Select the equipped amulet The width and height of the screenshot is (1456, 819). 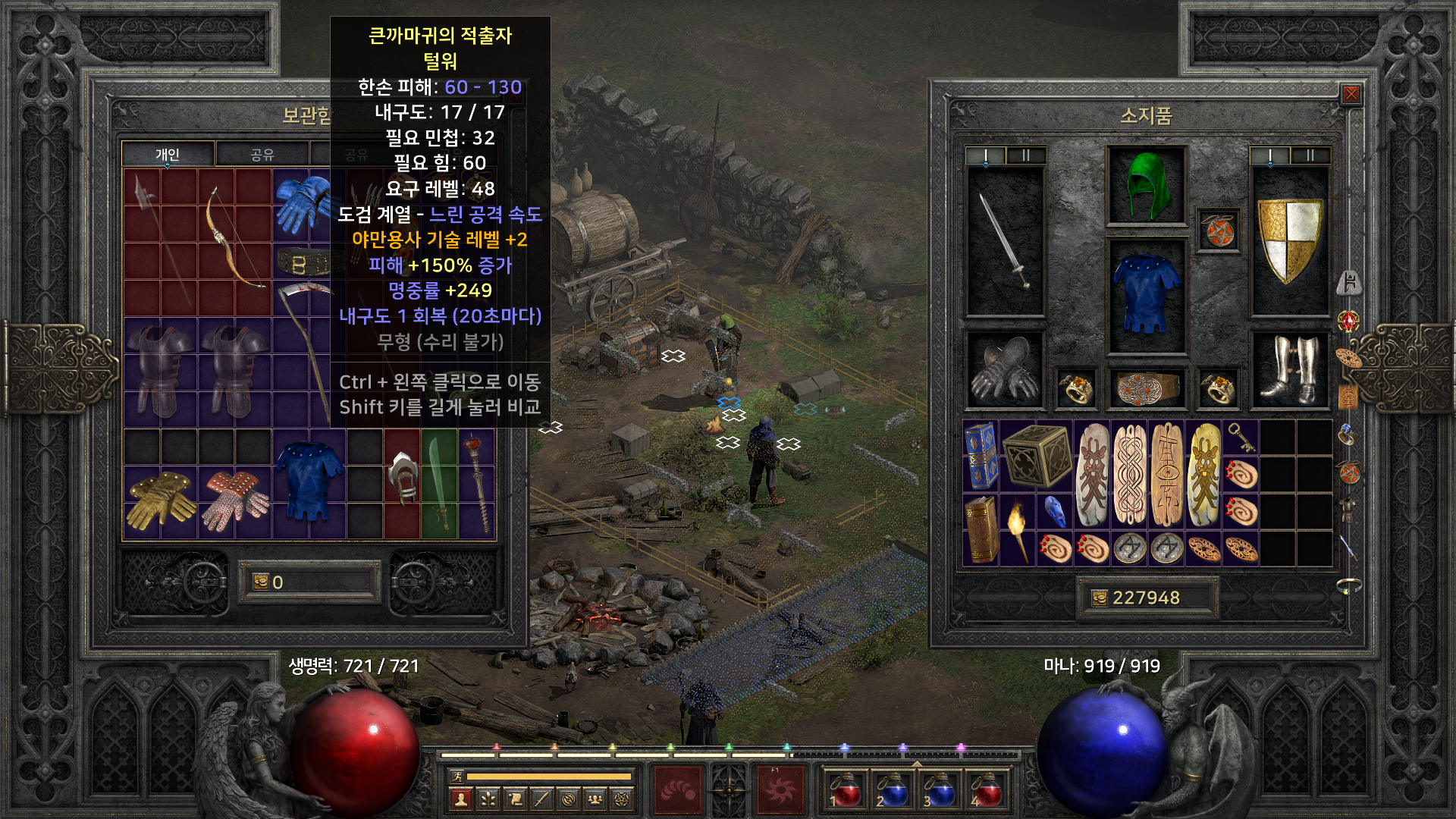[x=1218, y=231]
